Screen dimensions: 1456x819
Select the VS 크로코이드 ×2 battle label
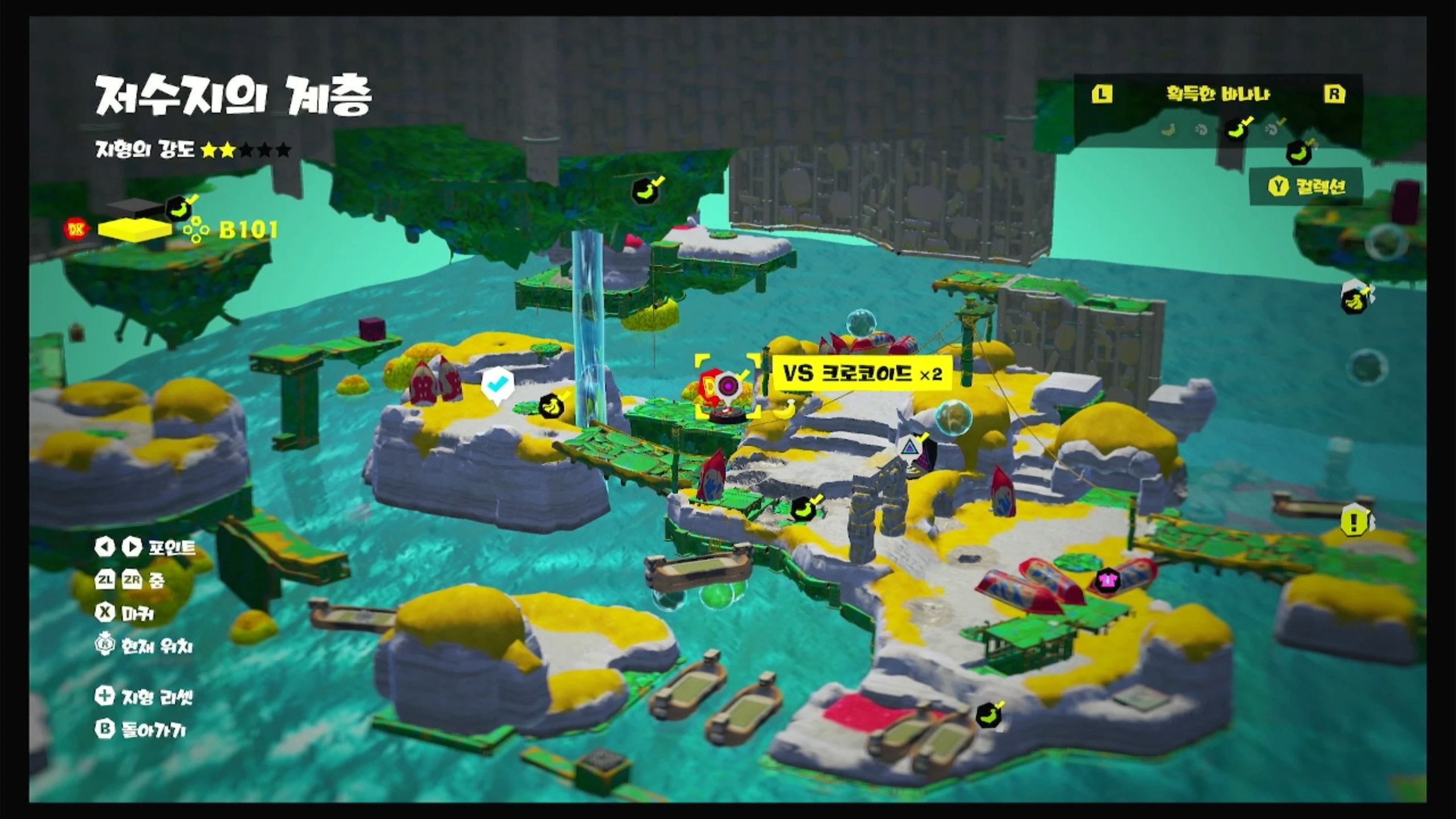(x=862, y=374)
